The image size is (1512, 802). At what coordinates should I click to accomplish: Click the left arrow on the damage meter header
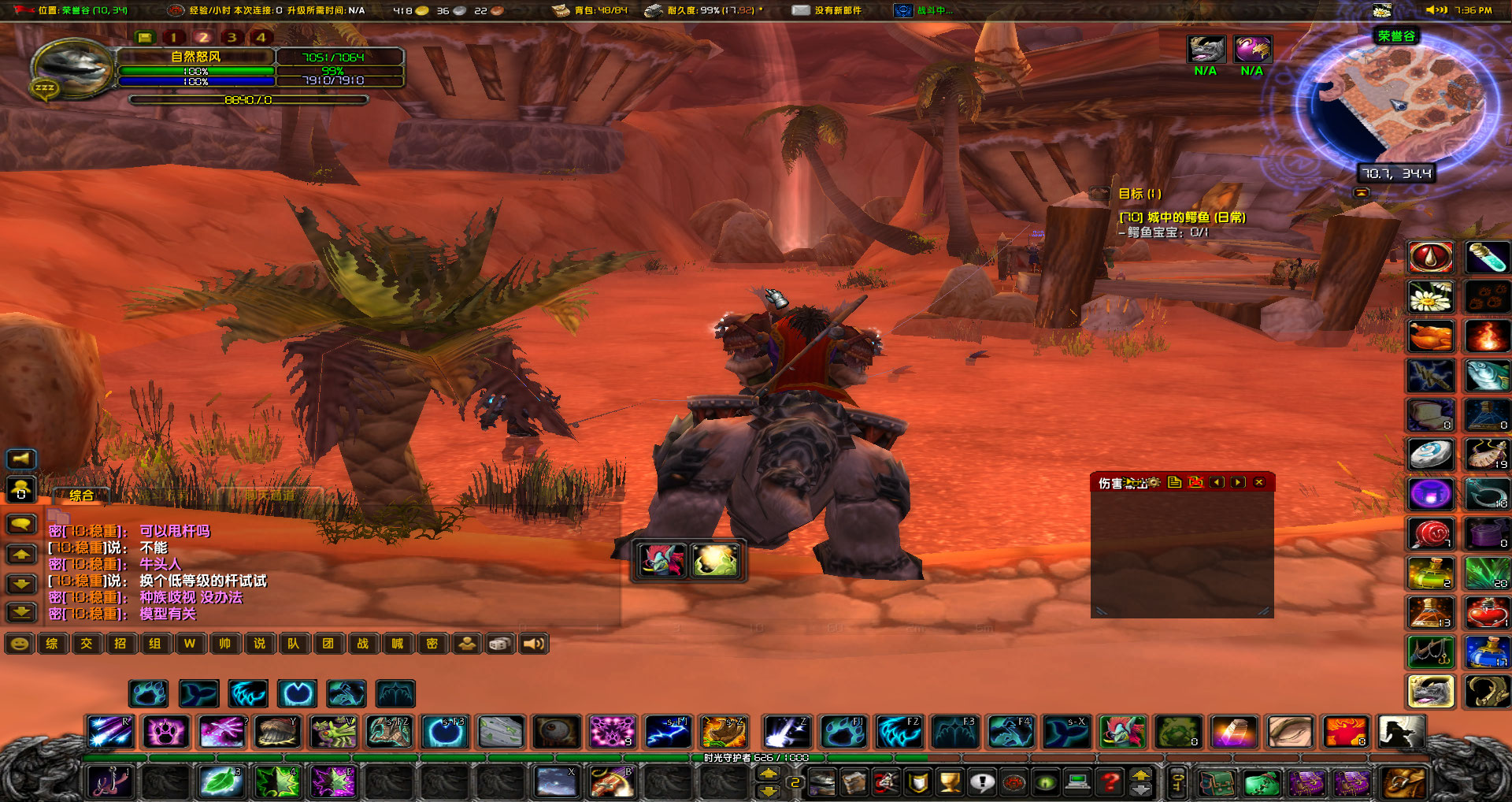click(1218, 483)
